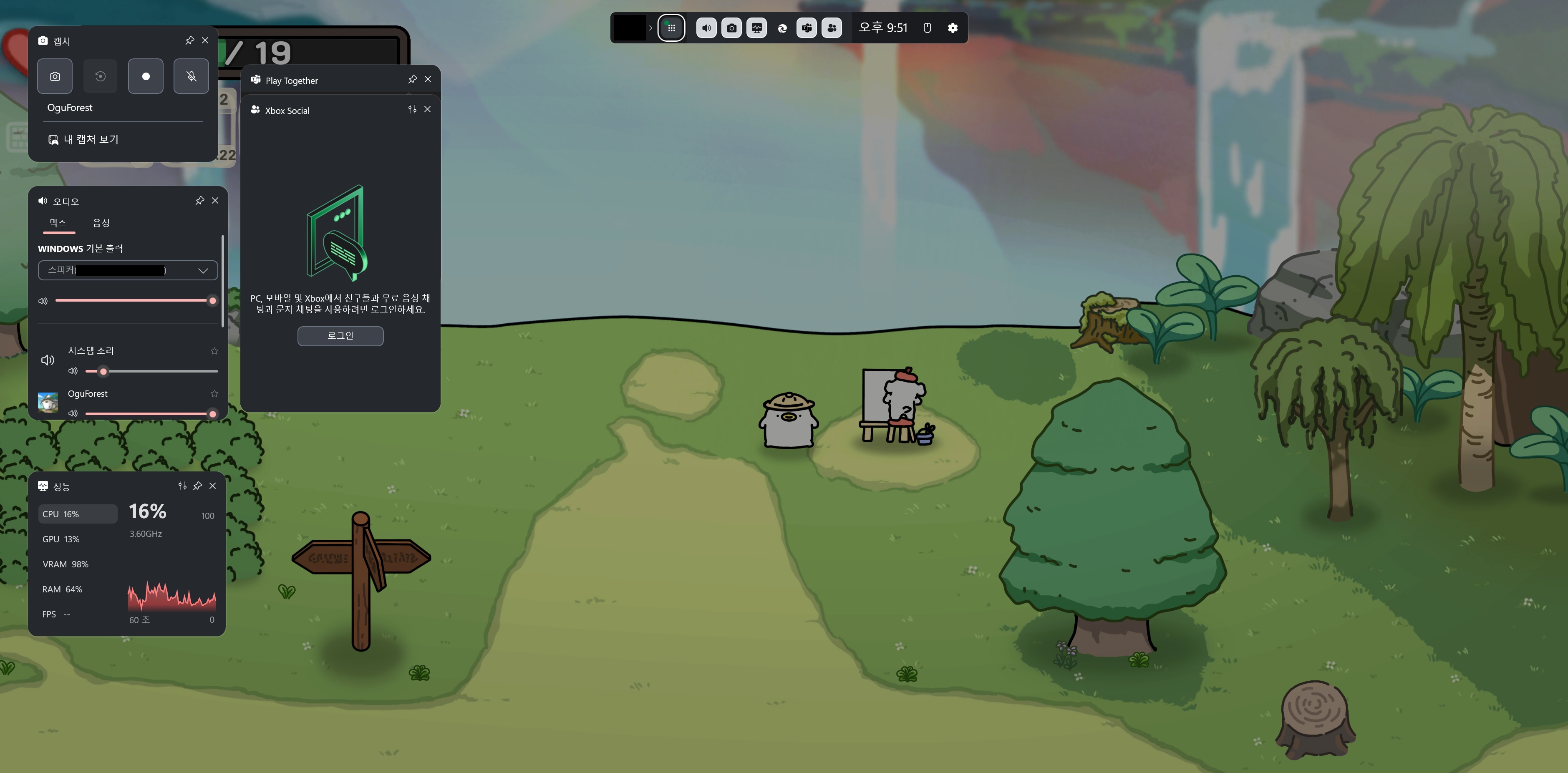Screen dimensions: 1568x773
Task: Close the Xbox Social widget
Action: pyautogui.click(x=427, y=110)
